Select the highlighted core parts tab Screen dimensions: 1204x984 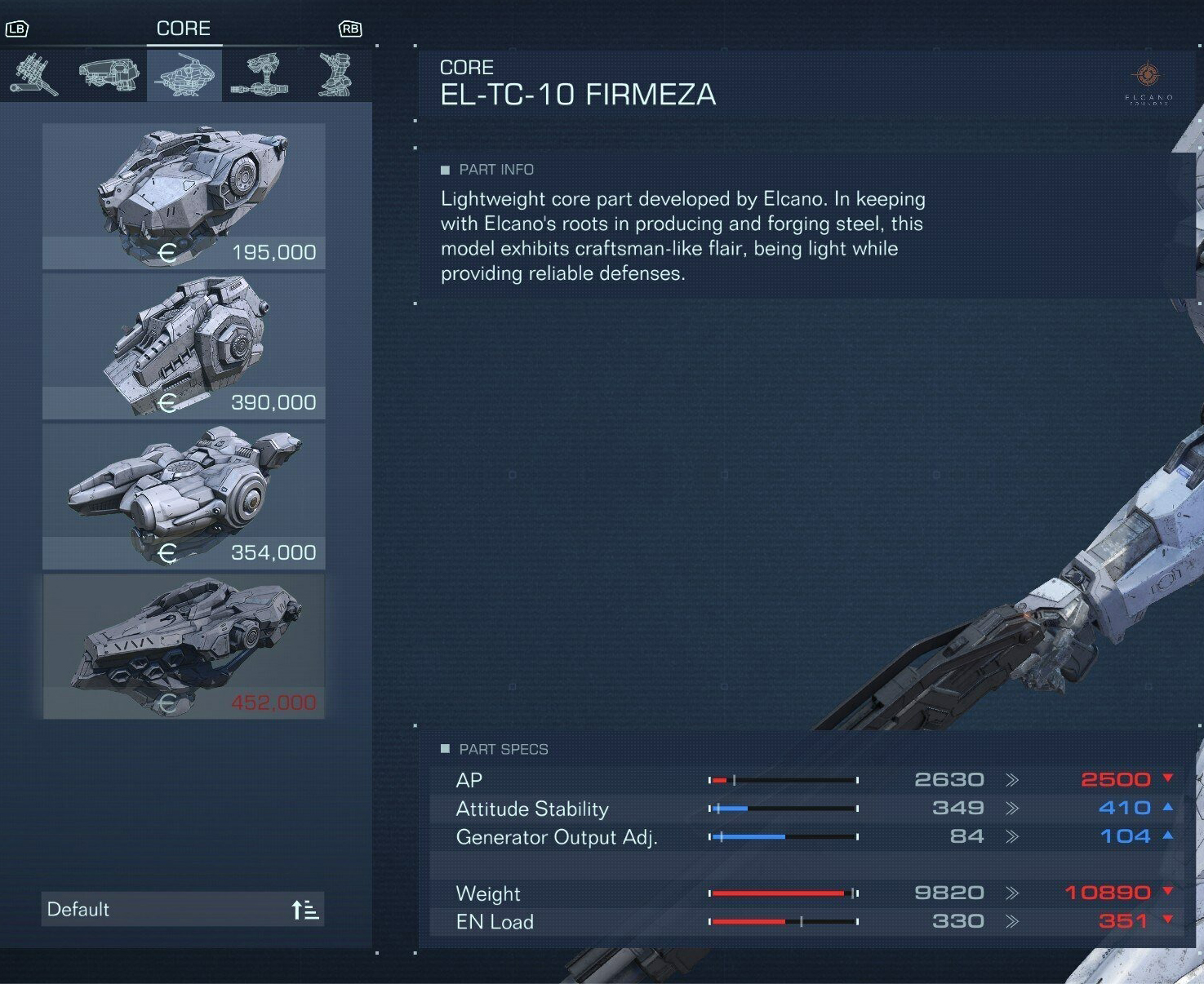pos(184,75)
